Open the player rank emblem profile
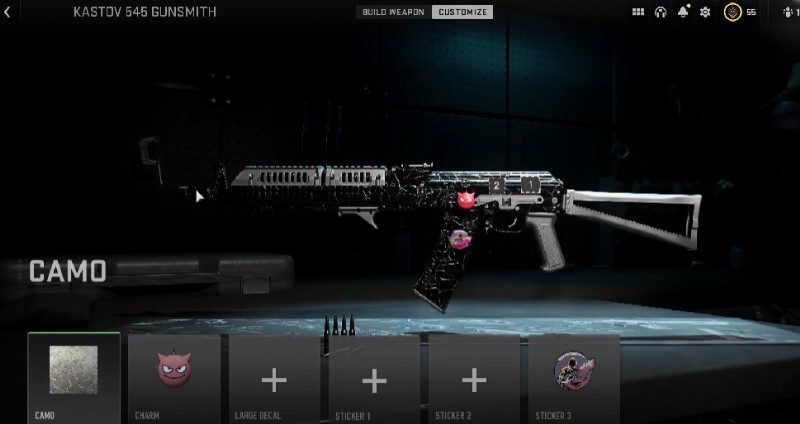This screenshot has width=800, height=424. (x=734, y=12)
